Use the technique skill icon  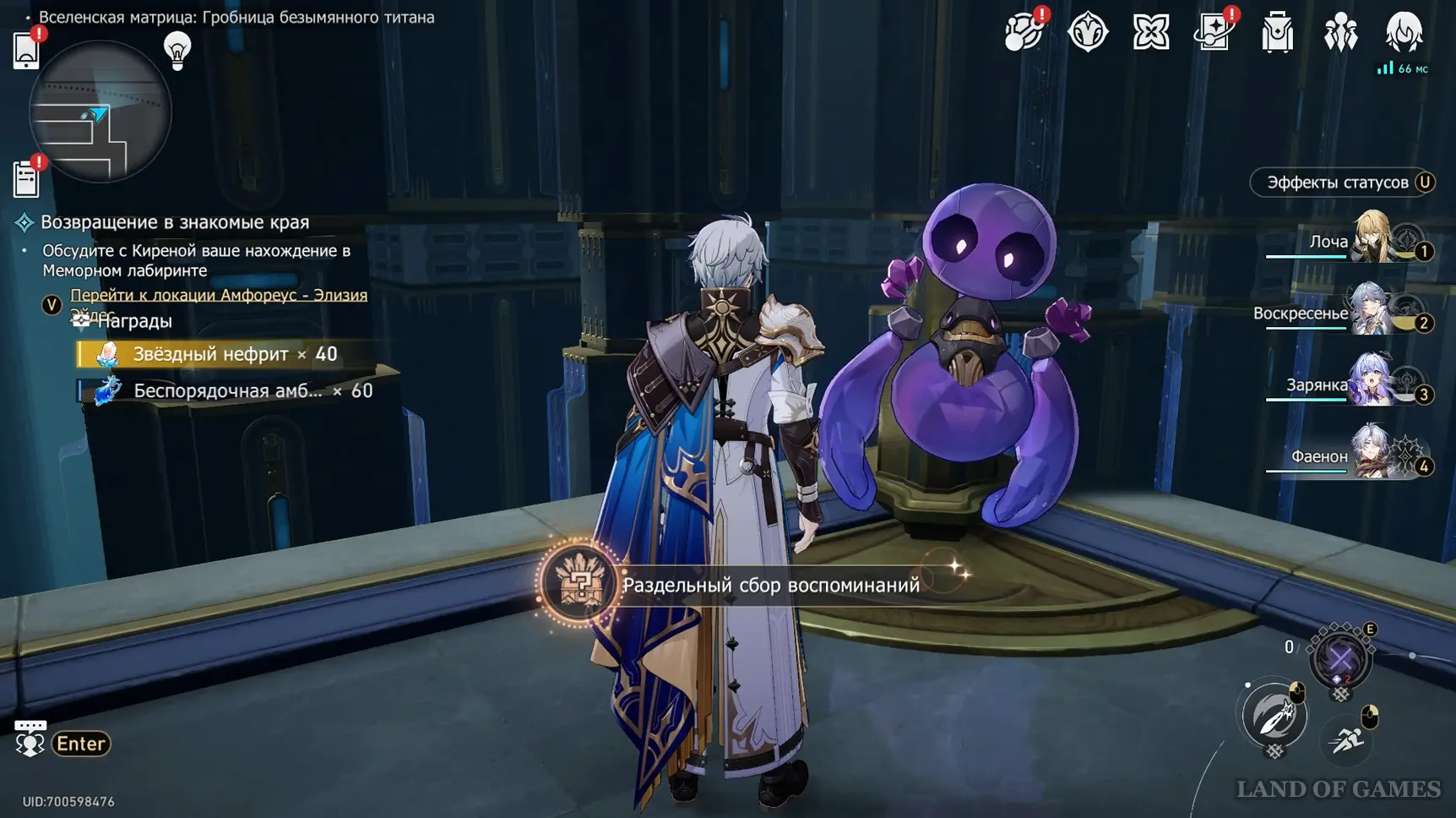(1340, 658)
